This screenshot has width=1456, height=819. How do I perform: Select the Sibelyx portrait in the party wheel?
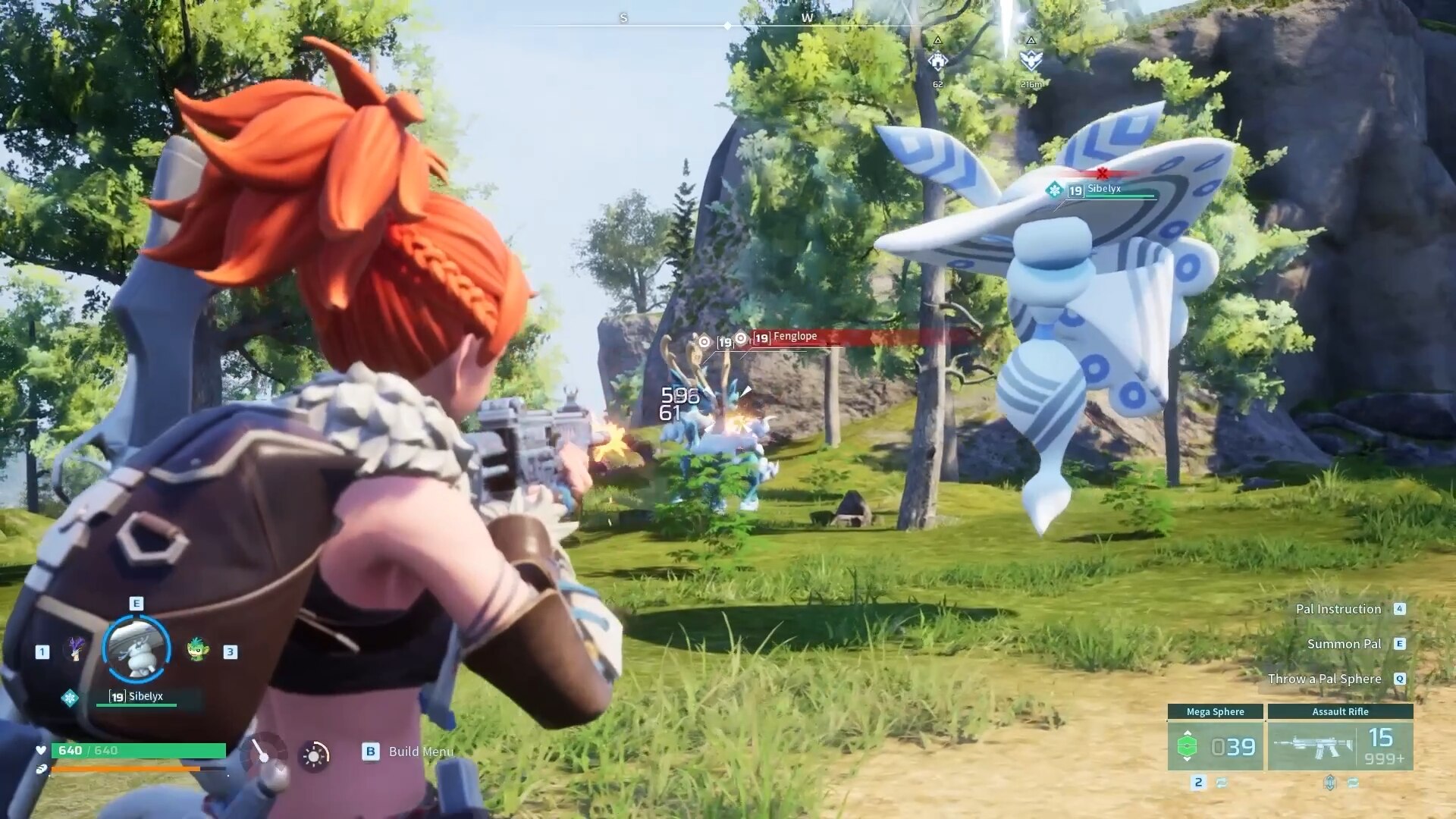point(136,649)
